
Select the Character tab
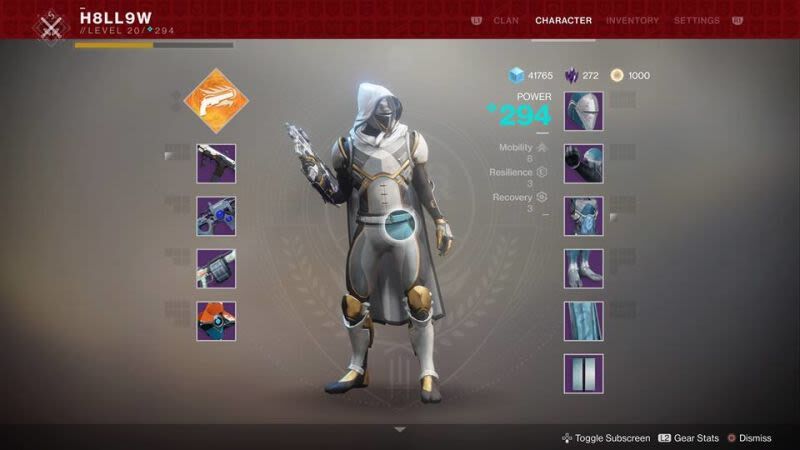(x=563, y=20)
